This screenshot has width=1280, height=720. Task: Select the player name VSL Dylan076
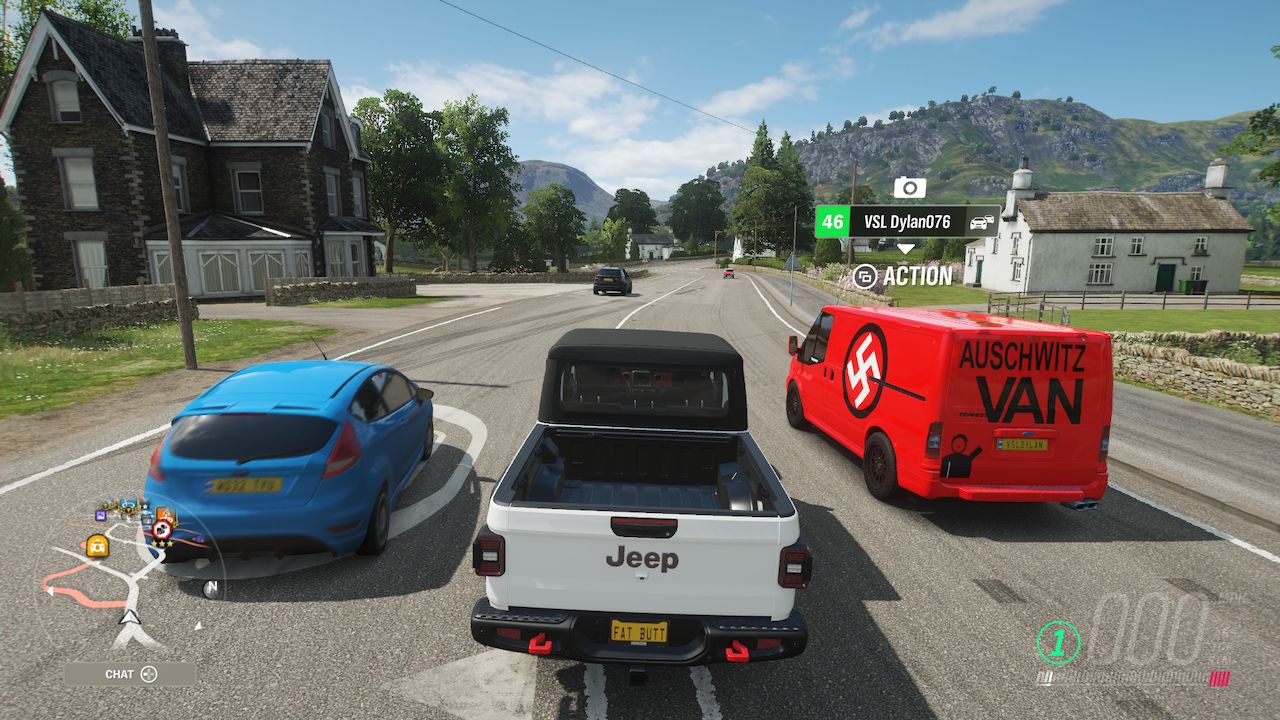907,221
